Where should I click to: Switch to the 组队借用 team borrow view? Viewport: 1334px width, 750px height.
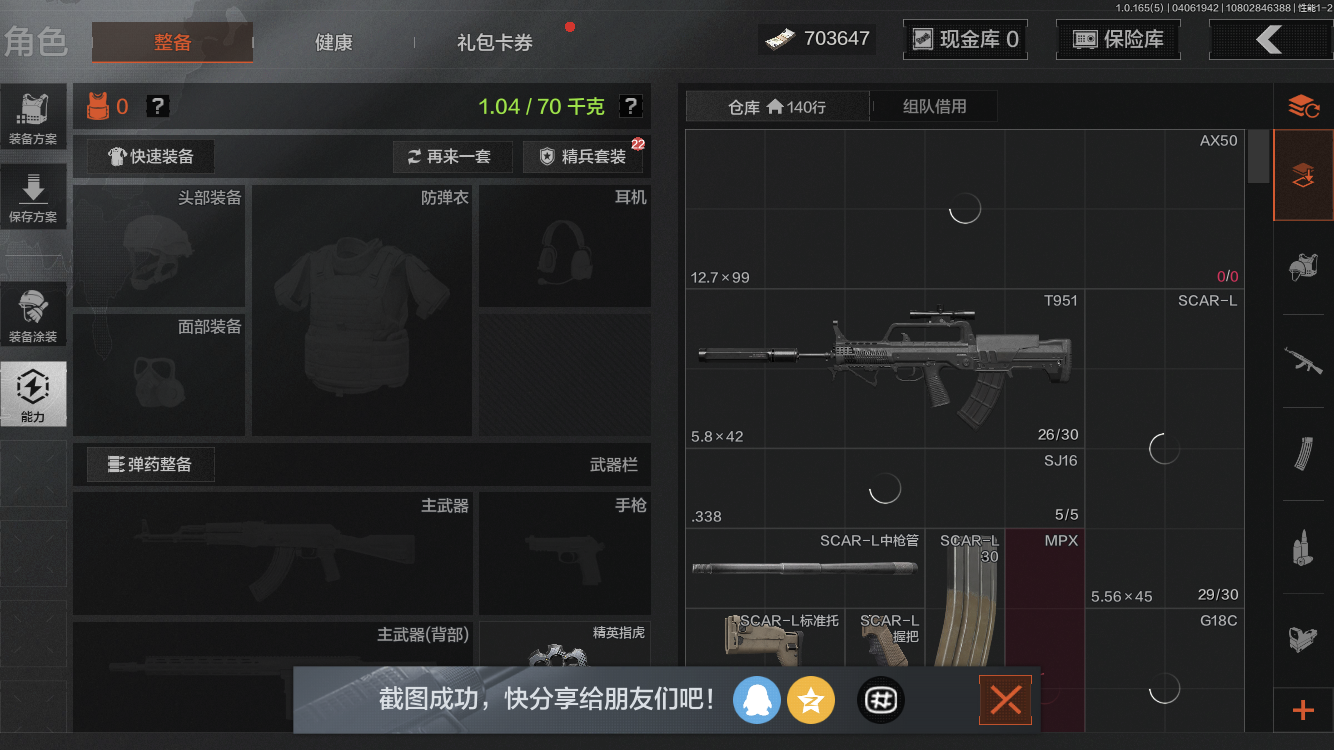coord(933,106)
